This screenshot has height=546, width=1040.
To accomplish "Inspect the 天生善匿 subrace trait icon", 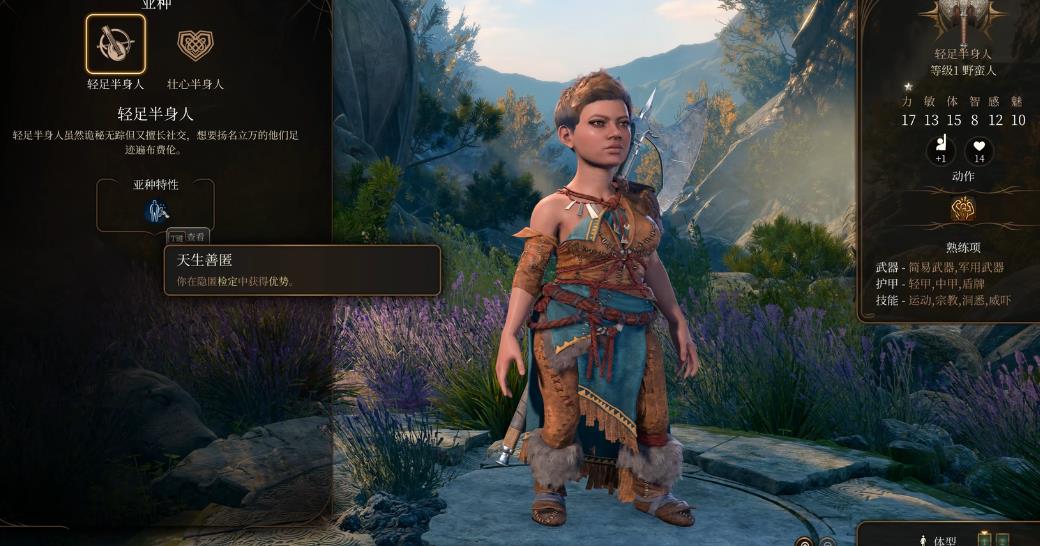I will 155,210.
